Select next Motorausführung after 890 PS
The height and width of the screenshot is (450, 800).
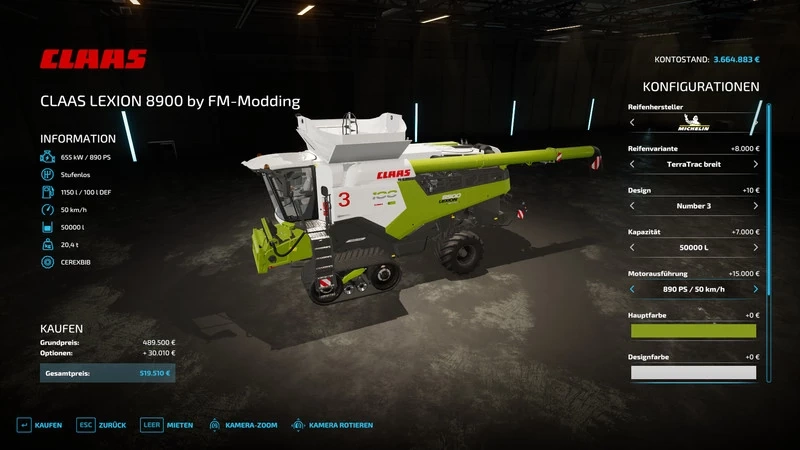pos(756,289)
